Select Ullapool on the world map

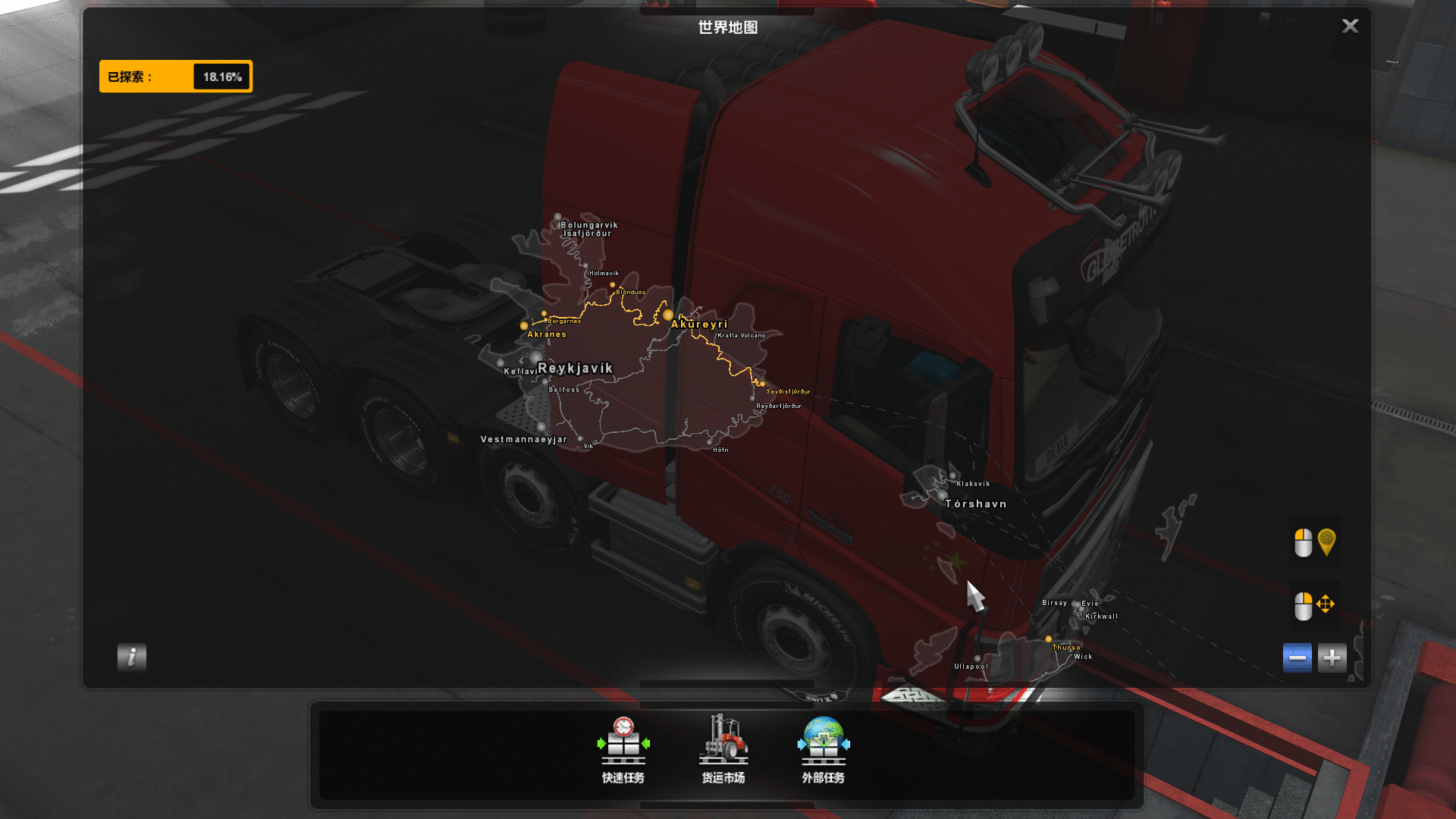coord(977,659)
